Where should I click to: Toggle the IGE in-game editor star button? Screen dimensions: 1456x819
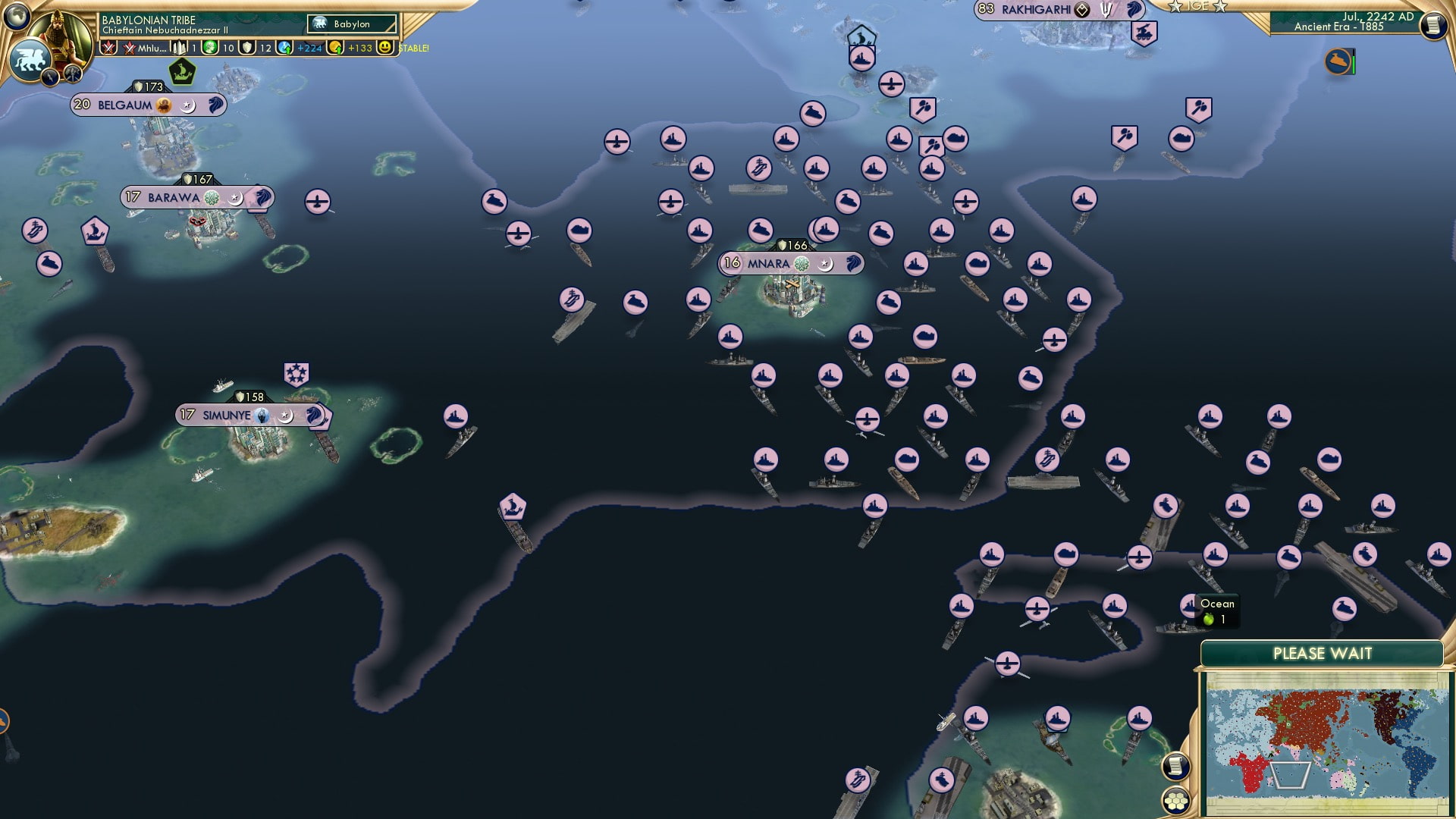(x=1198, y=6)
